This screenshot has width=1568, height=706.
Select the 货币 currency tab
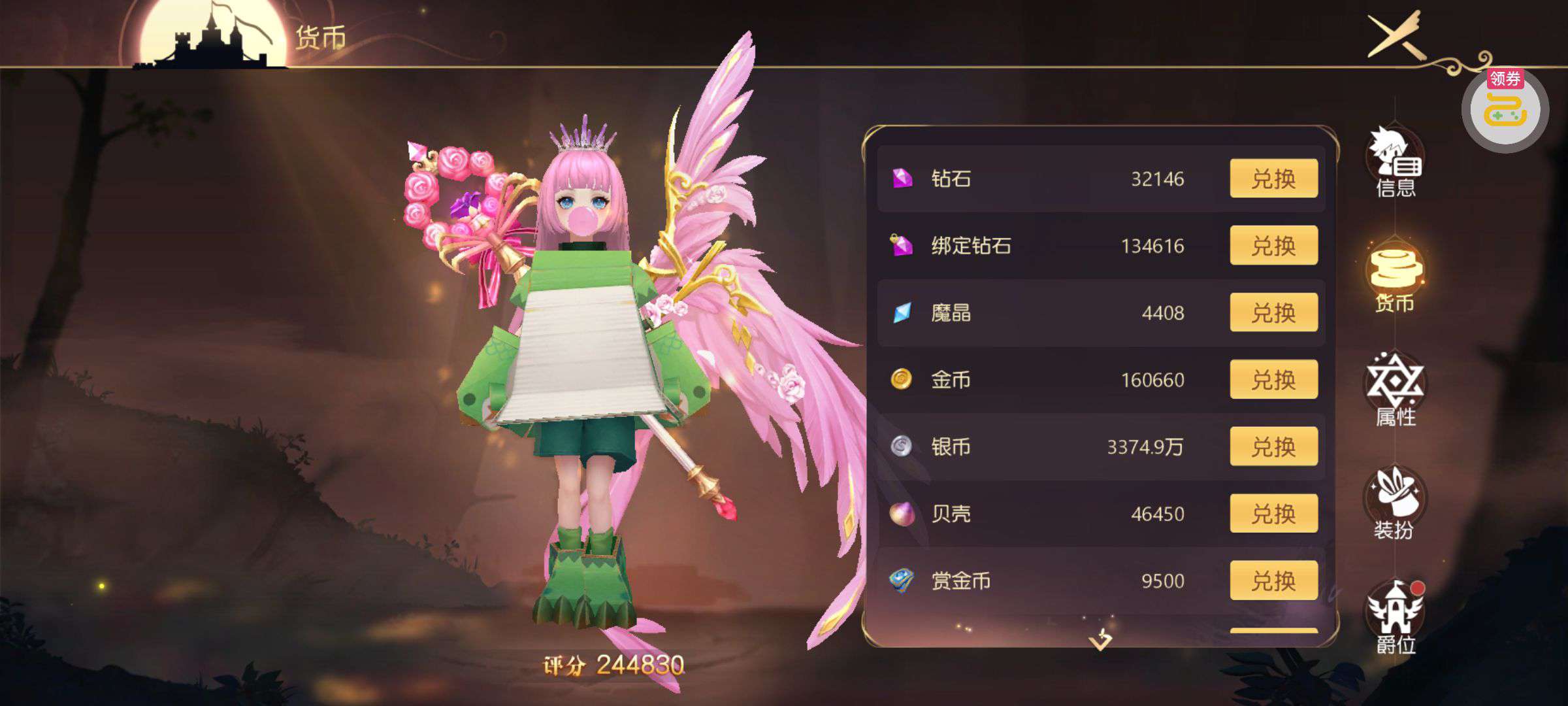pos(1396,278)
